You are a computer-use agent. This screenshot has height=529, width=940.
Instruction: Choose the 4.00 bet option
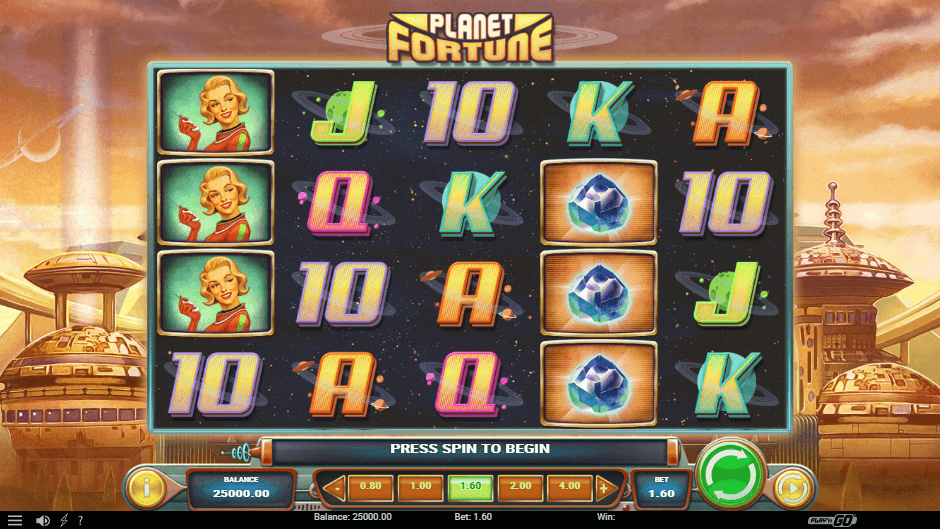(570, 488)
